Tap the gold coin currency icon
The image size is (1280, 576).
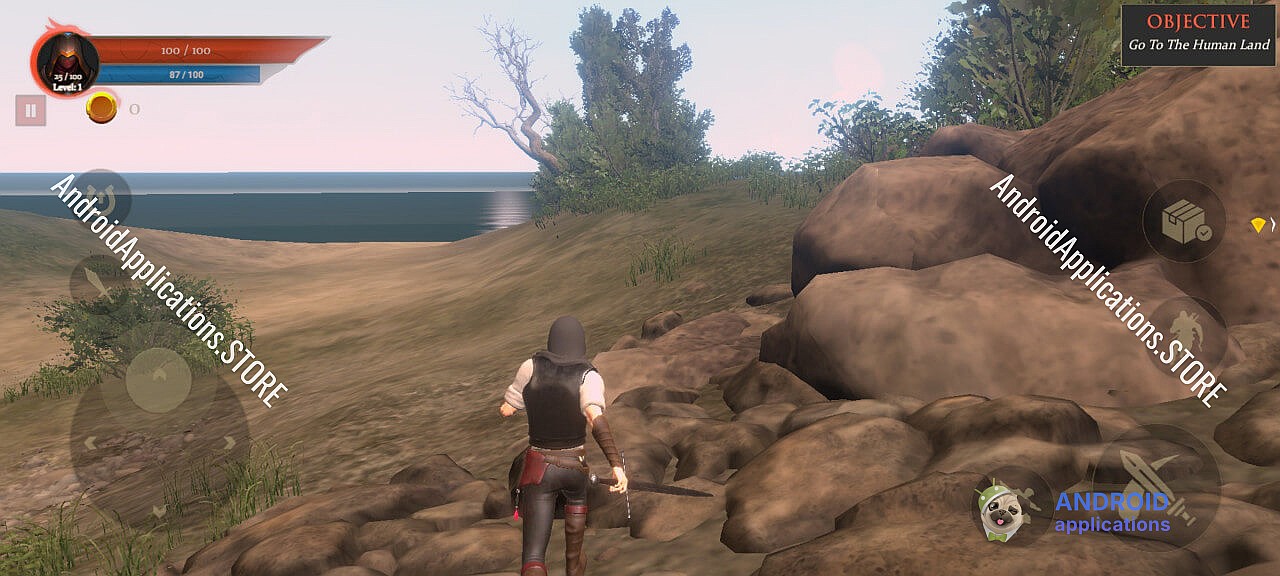pos(101,108)
